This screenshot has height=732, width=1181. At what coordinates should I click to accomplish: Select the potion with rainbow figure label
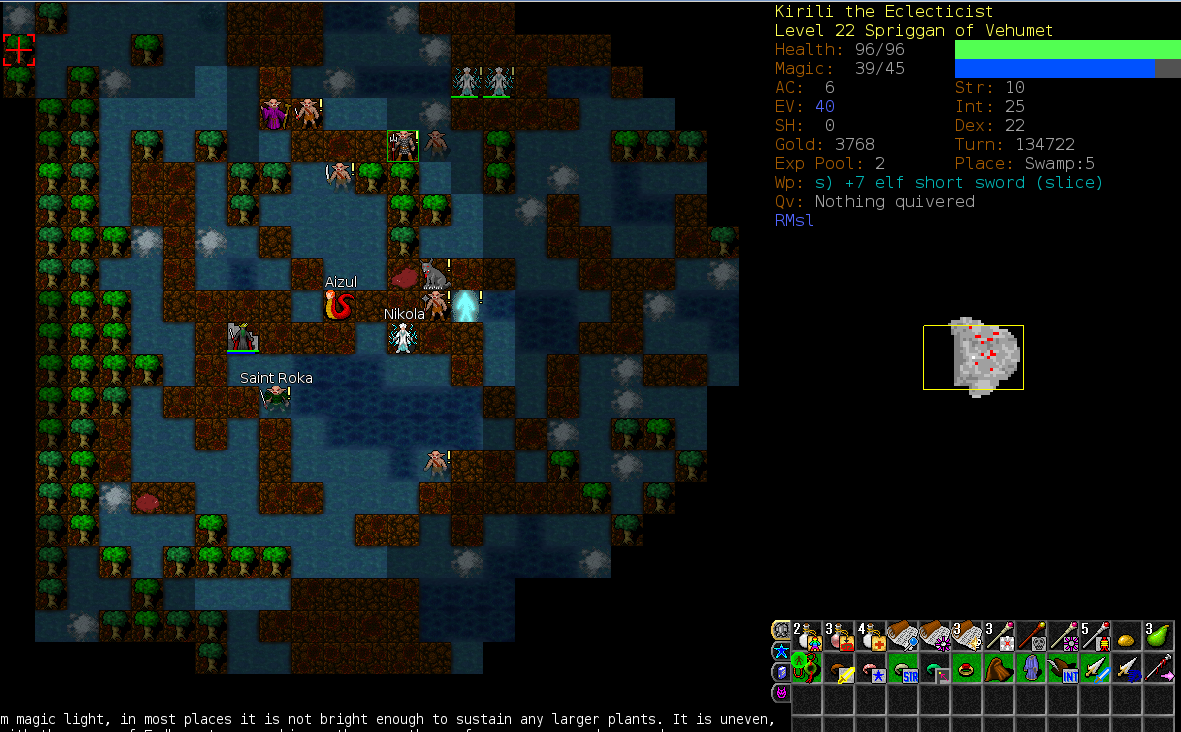[x=808, y=636]
